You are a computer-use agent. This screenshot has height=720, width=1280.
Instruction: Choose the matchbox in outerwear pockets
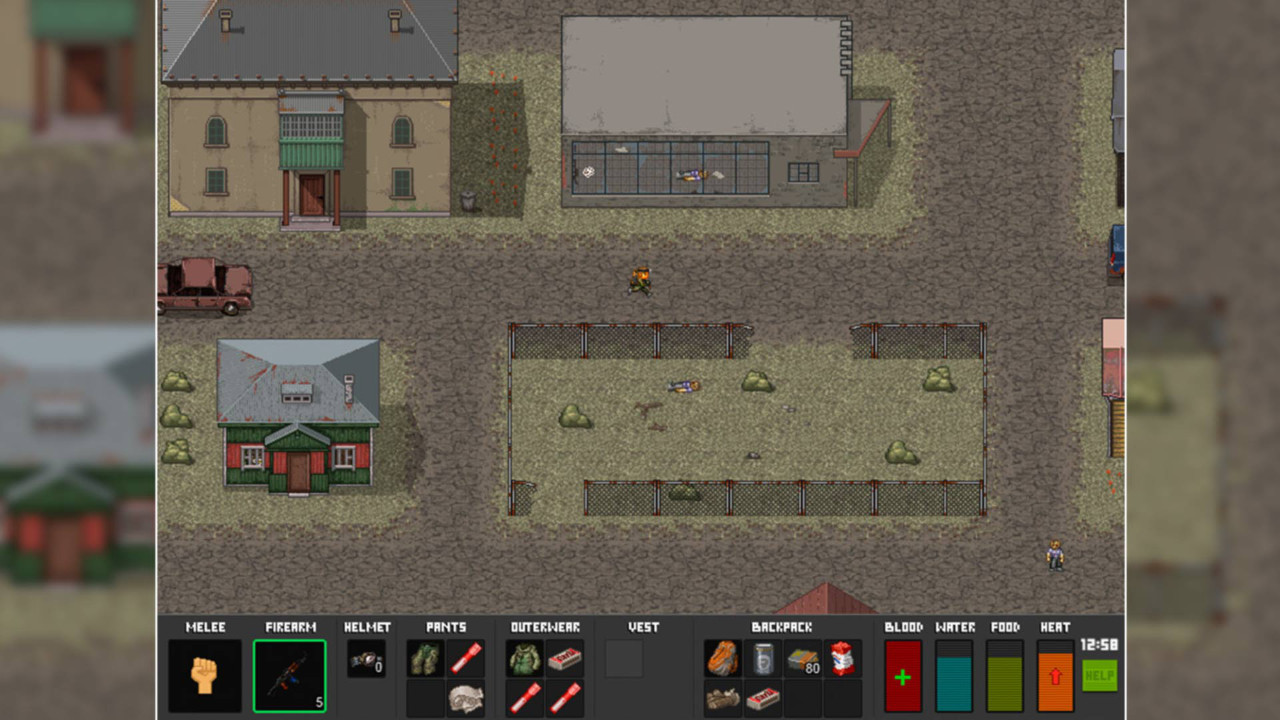click(x=566, y=659)
